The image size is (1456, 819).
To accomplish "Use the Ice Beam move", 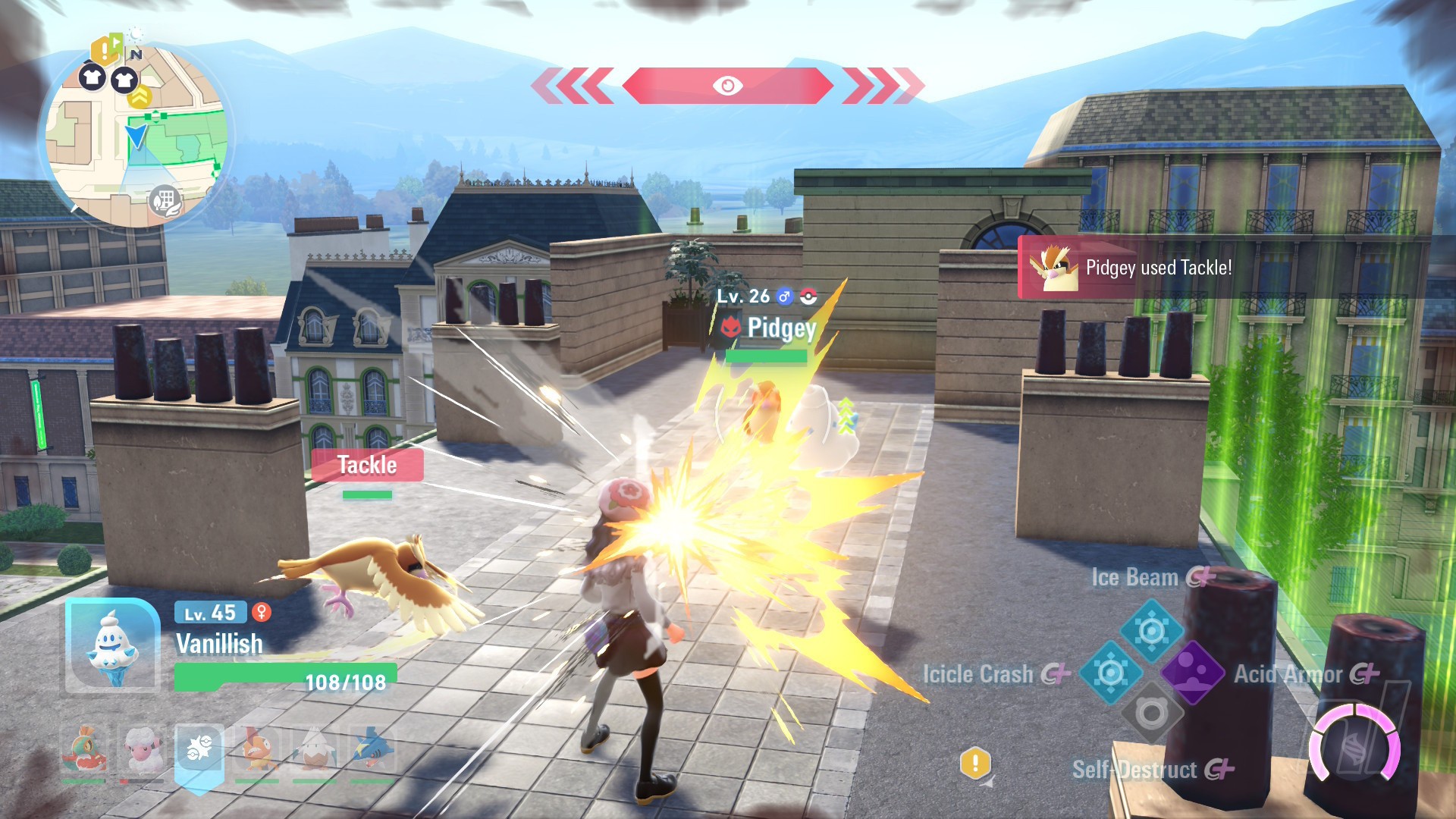I will (1151, 630).
